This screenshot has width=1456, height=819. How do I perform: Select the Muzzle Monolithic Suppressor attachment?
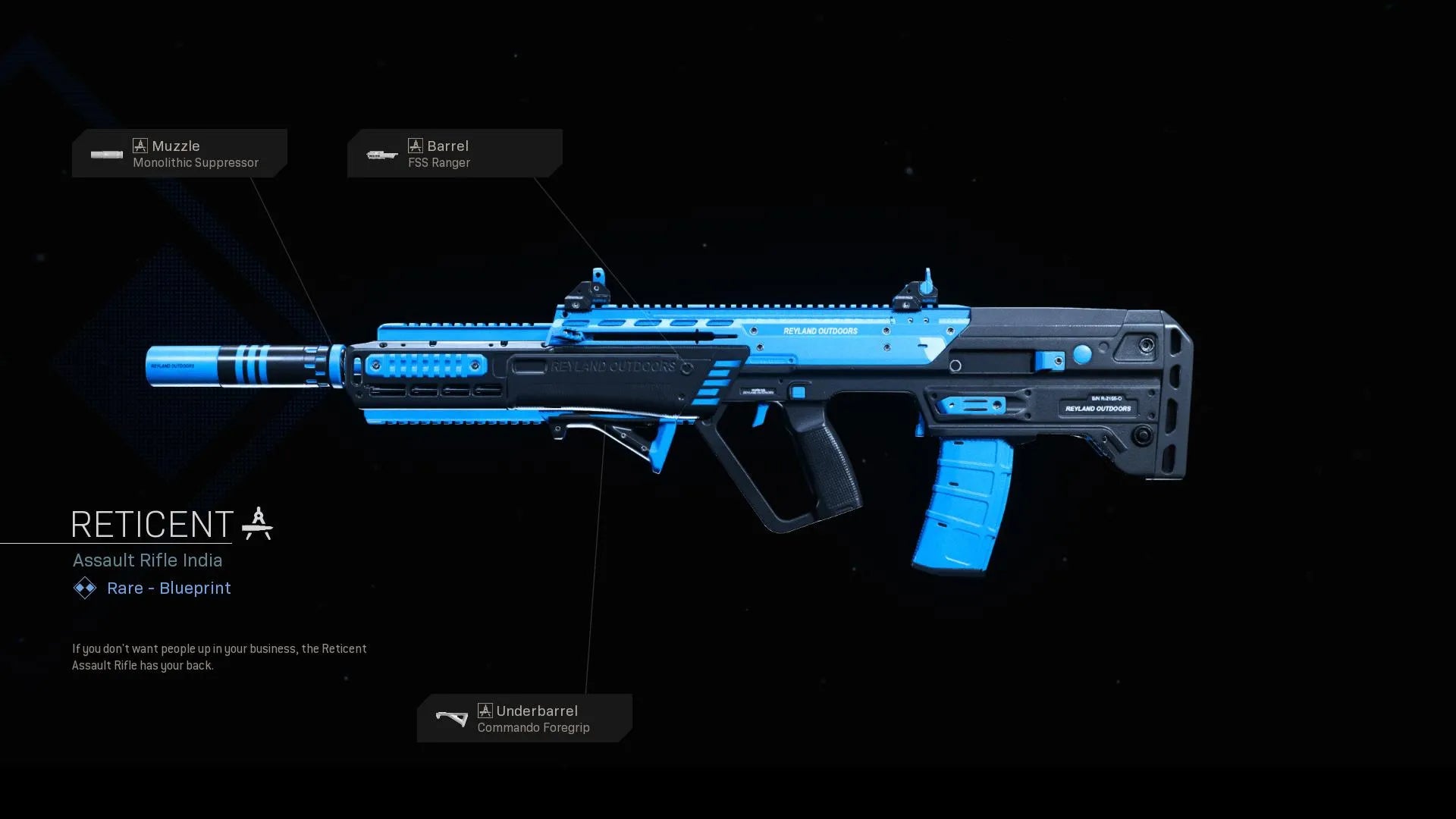point(180,154)
